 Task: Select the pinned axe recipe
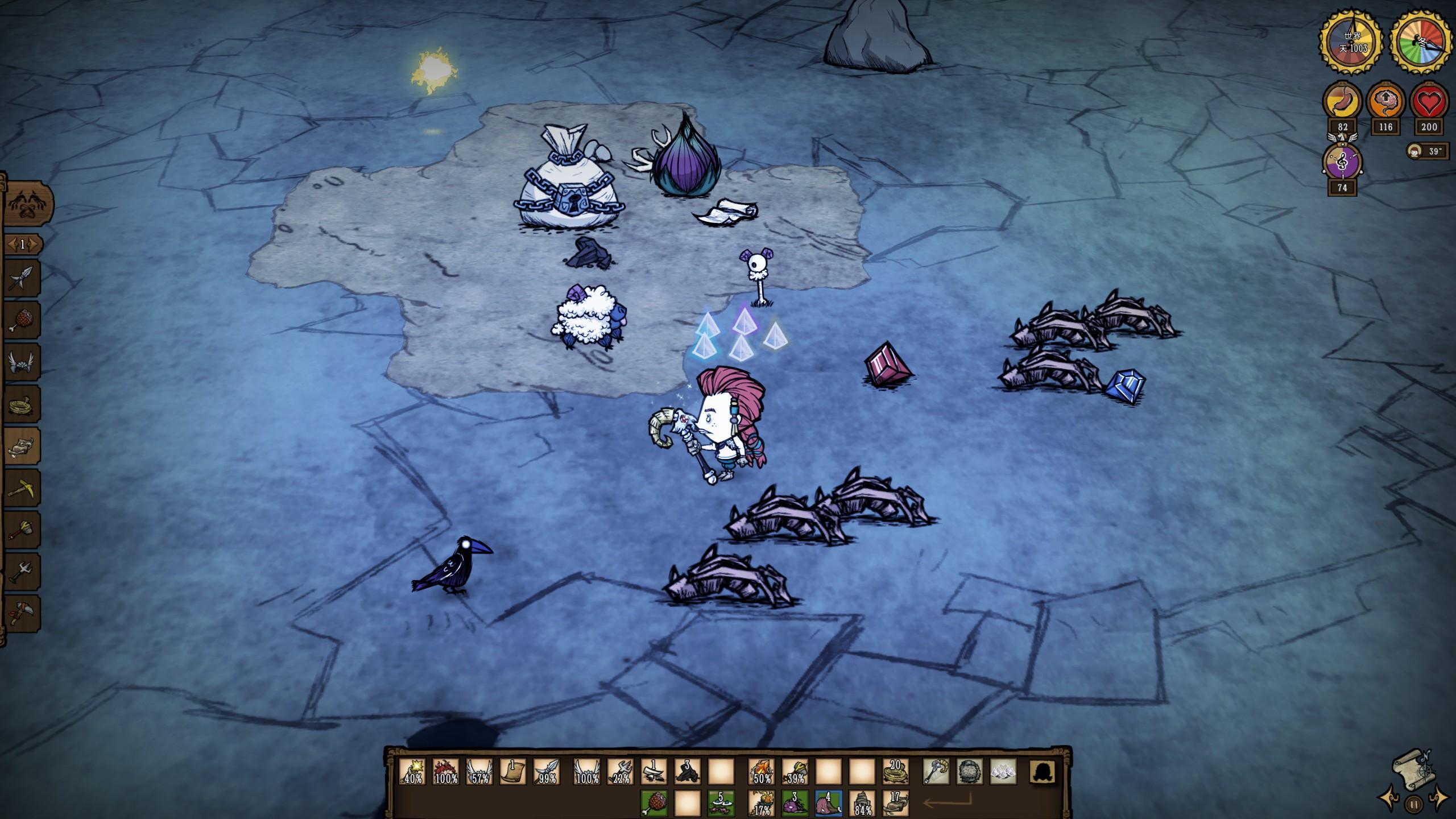coord(22,614)
